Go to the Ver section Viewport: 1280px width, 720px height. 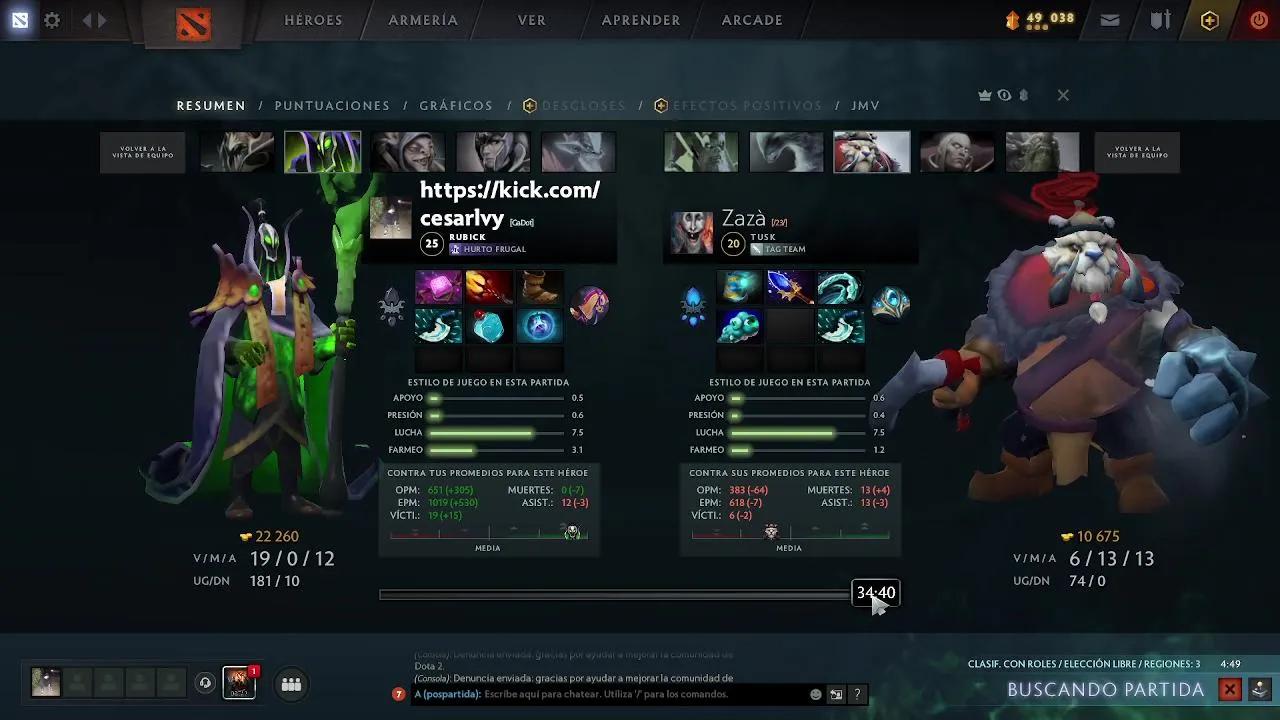(x=531, y=20)
